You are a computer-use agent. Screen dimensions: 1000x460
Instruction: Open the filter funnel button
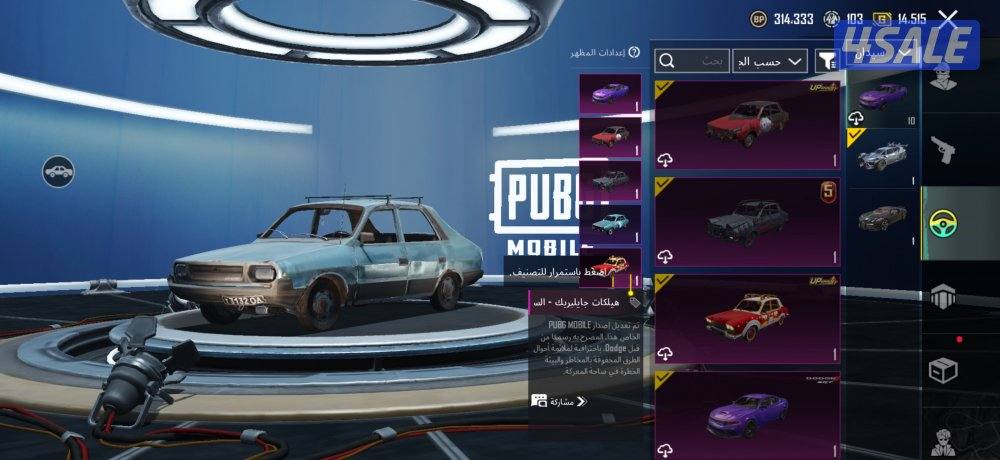(825, 61)
